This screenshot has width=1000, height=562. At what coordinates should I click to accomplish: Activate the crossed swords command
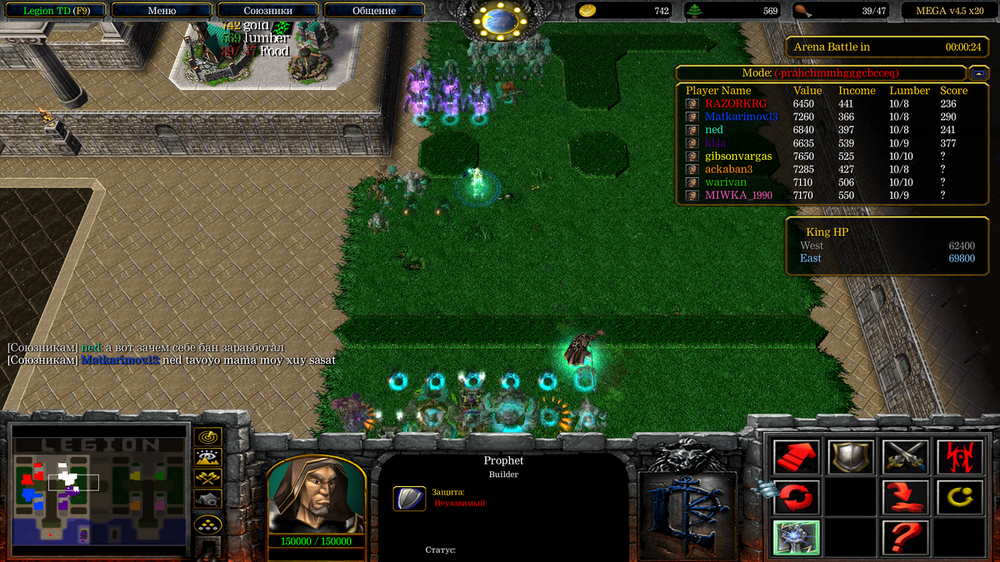(902, 457)
